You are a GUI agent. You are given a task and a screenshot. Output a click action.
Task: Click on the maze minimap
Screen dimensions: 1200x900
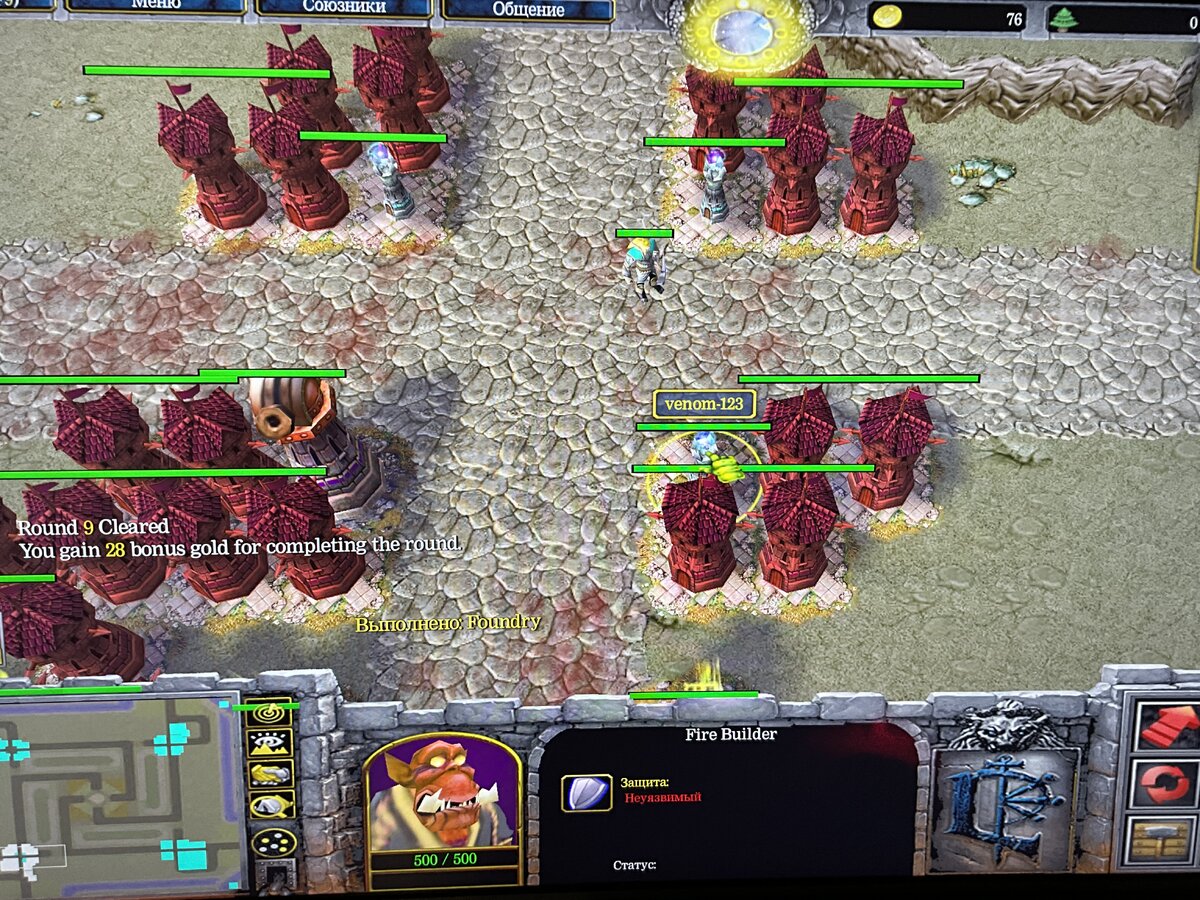pos(120,790)
